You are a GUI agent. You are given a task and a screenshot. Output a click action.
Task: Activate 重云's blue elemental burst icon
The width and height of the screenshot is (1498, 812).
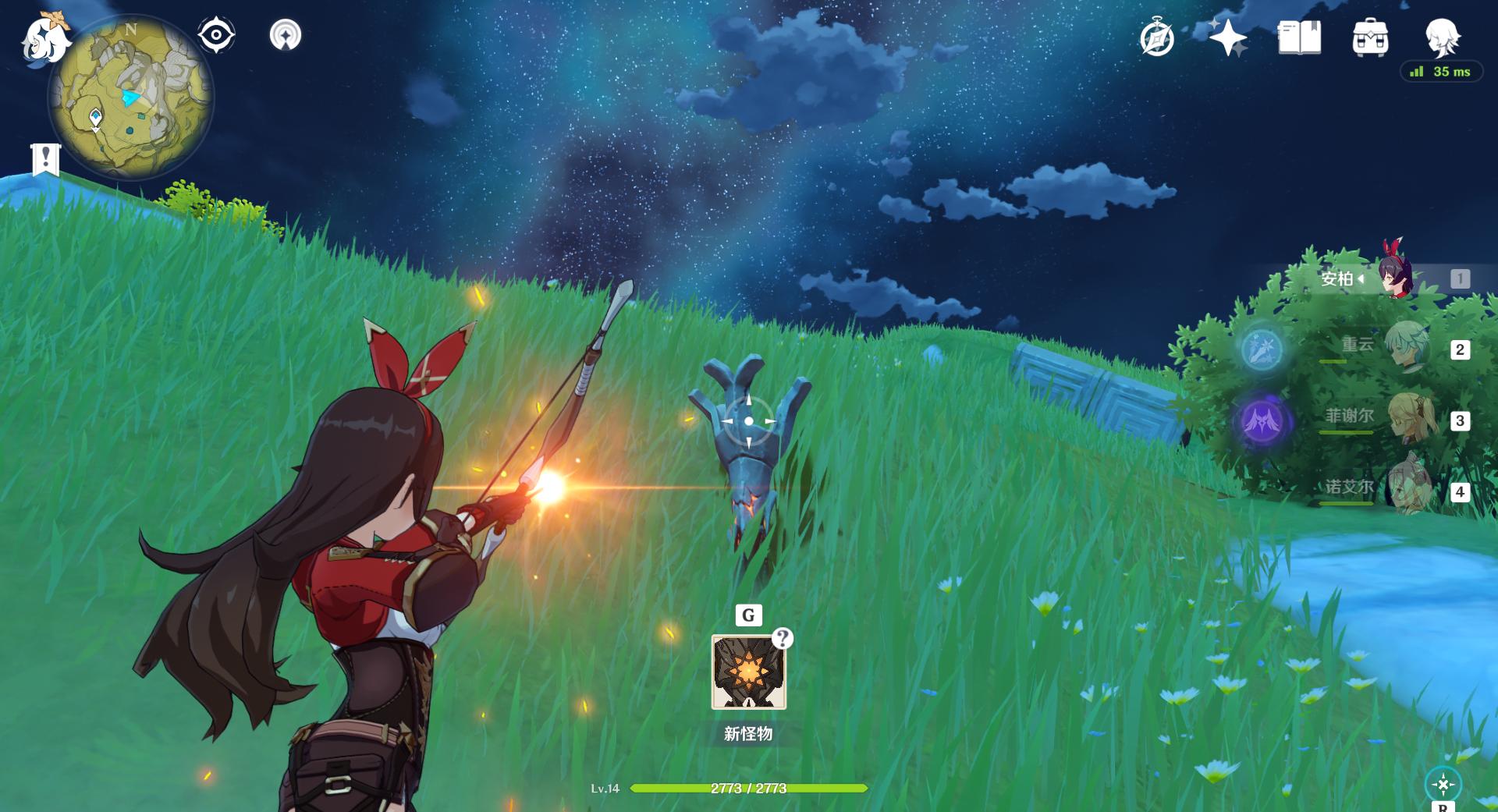[x=1262, y=348]
